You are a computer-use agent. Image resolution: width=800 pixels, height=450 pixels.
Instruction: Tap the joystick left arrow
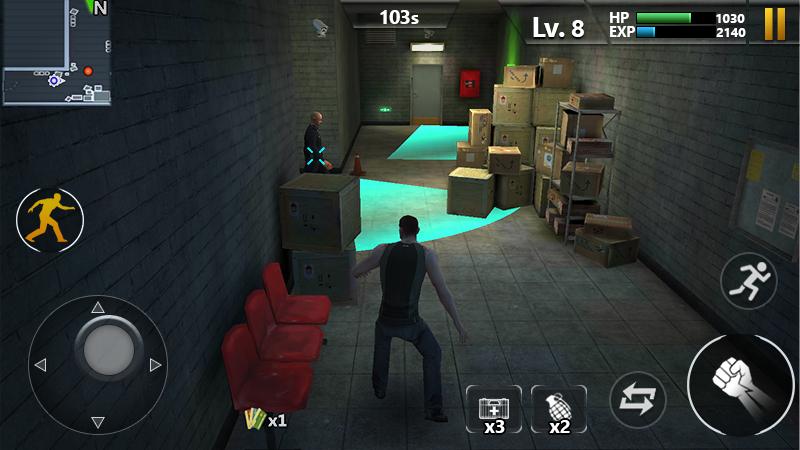coord(40,365)
